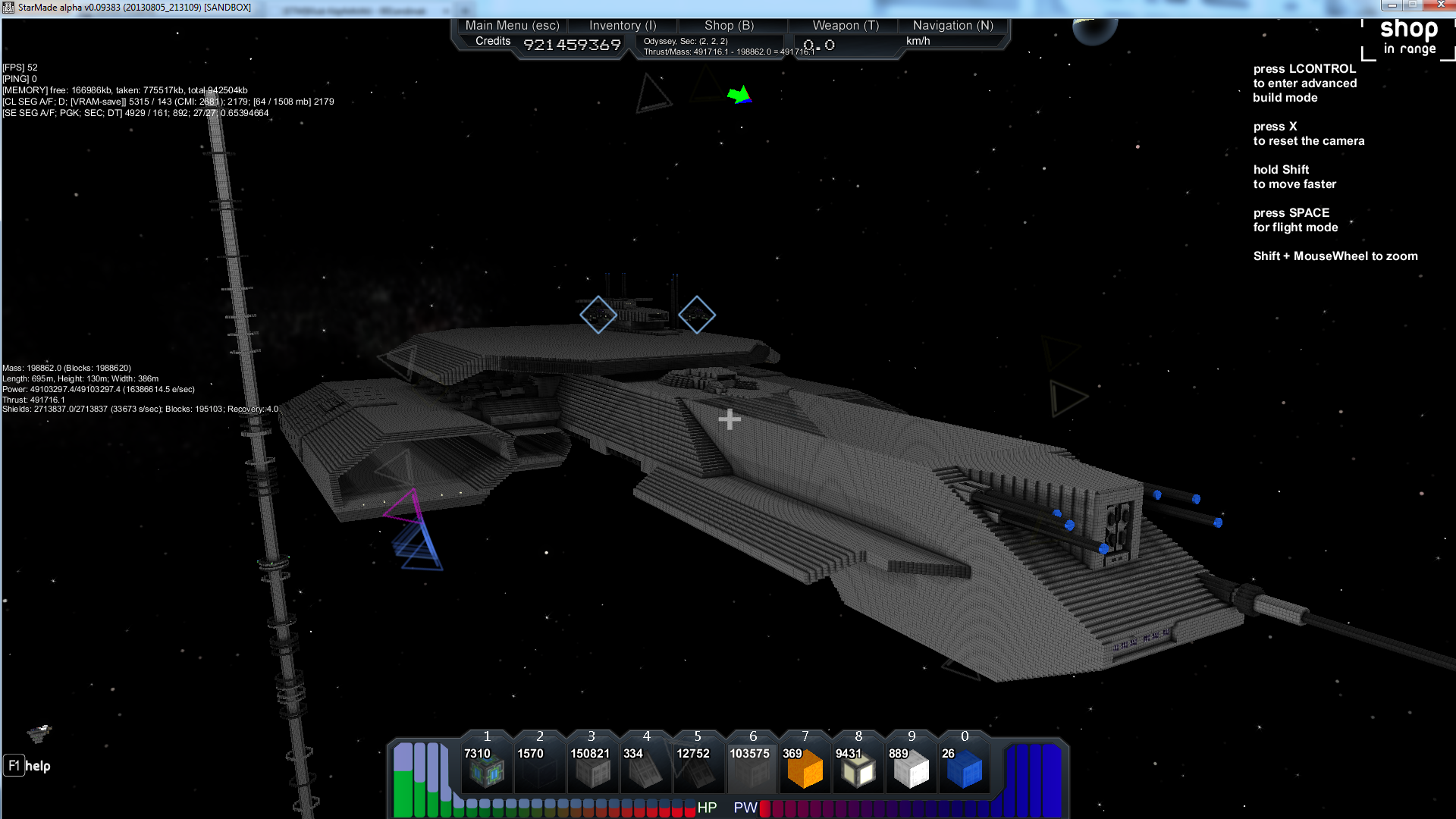This screenshot has height=819, width=1456.
Task: Select the dark black block in slot 2
Action: coord(540,770)
